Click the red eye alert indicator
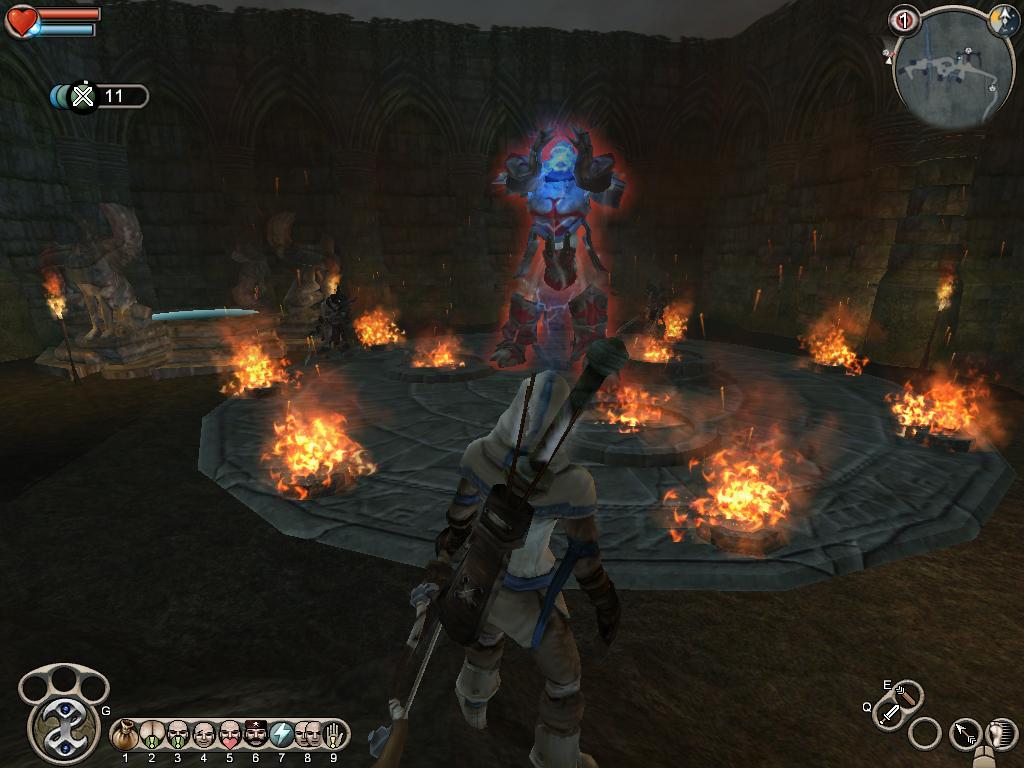Image resolution: width=1024 pixels, height=768 pixels. 904,20
